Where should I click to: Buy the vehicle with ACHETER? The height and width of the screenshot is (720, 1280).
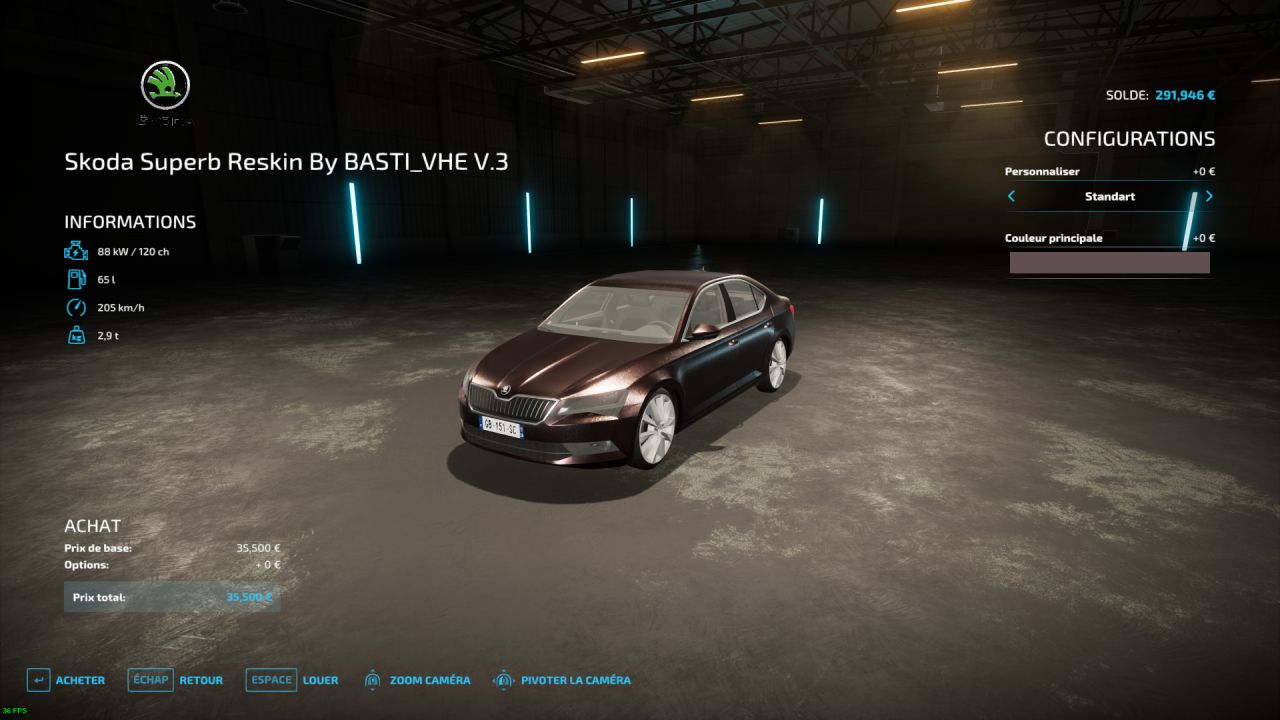point(66,680)
